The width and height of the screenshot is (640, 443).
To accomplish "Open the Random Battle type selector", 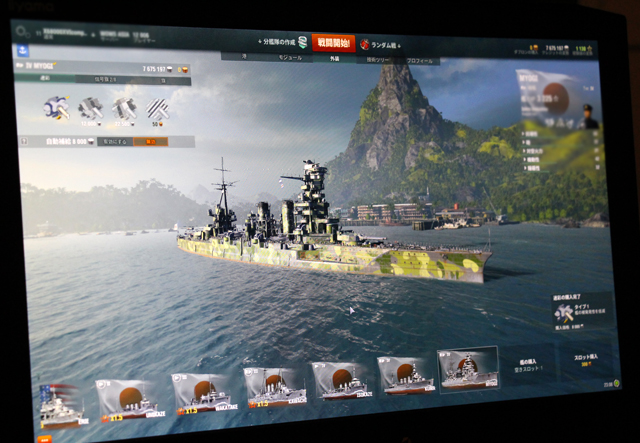I will [382, 45].
